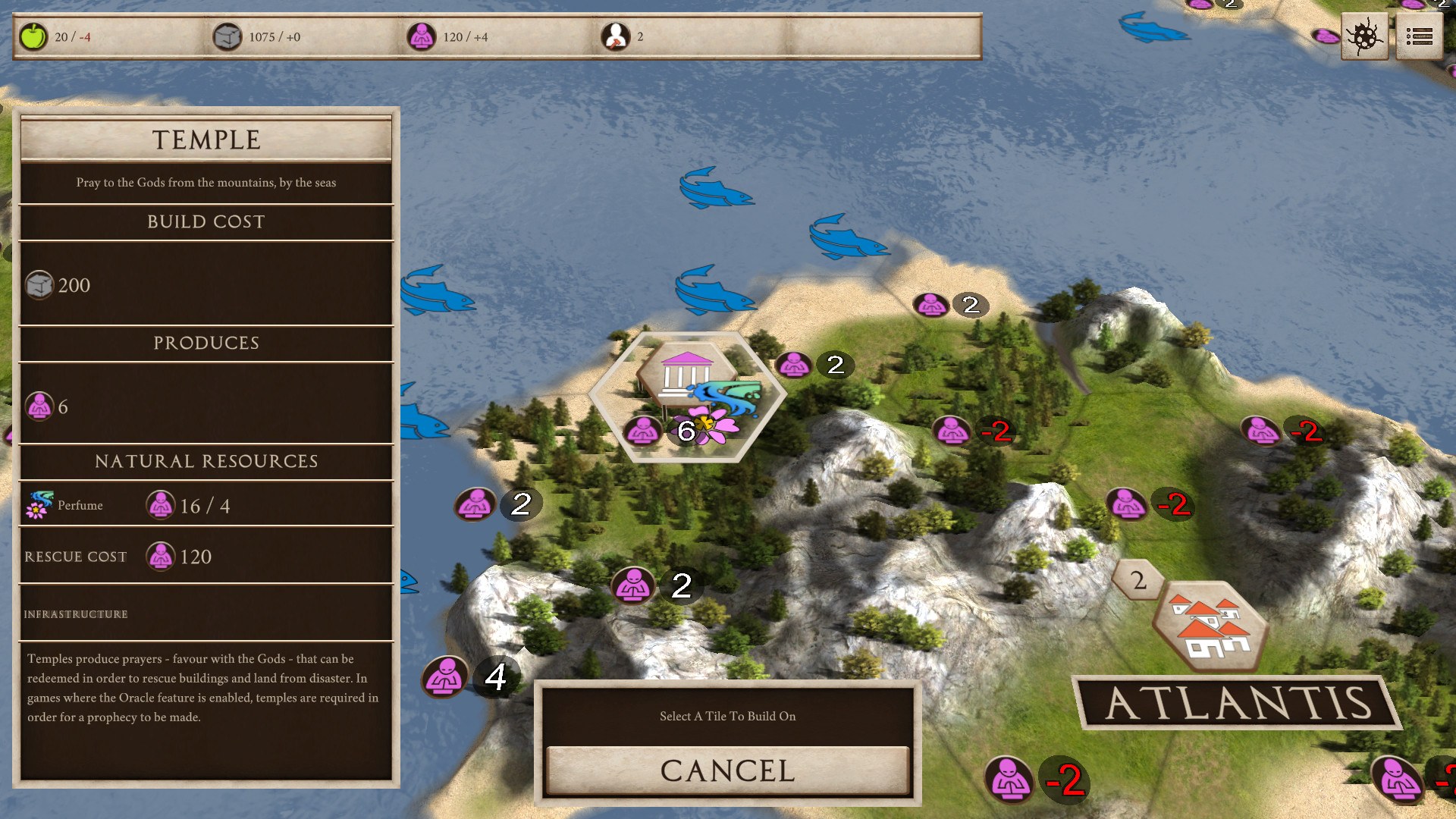Click the CANCEL button
1456x819 pixels.
click(x=727, y=770)
